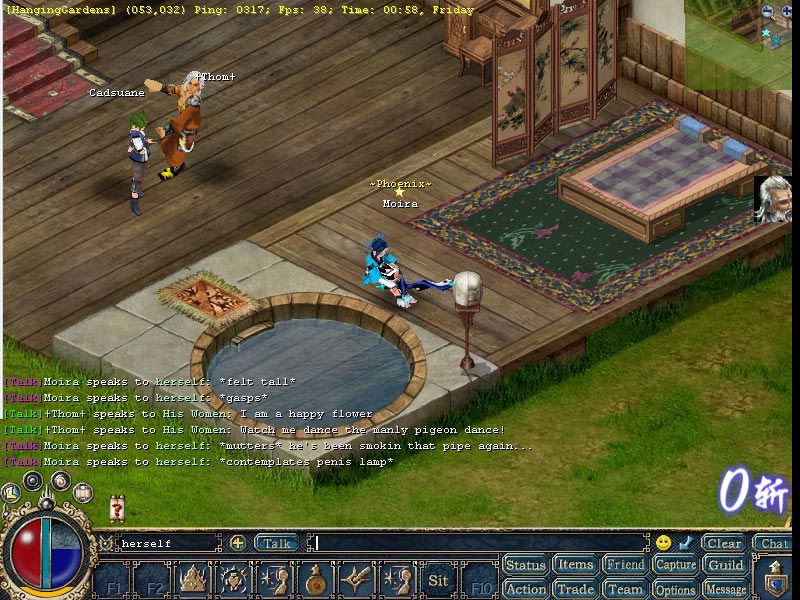Focus the chat text input box
This screenshot has width=800, height=600.
pos(480,543)
